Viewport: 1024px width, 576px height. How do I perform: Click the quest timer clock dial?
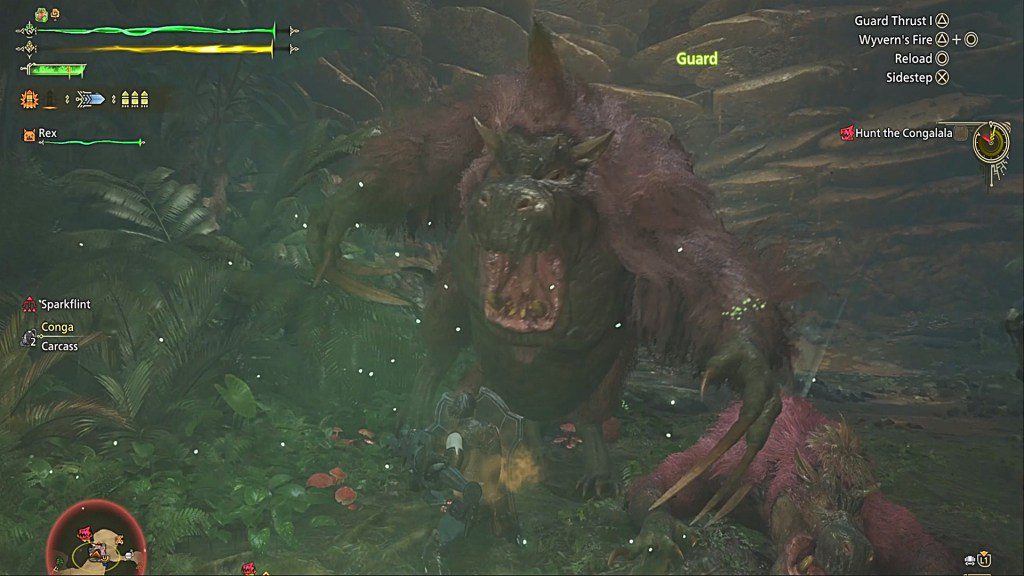click(991, 143)
